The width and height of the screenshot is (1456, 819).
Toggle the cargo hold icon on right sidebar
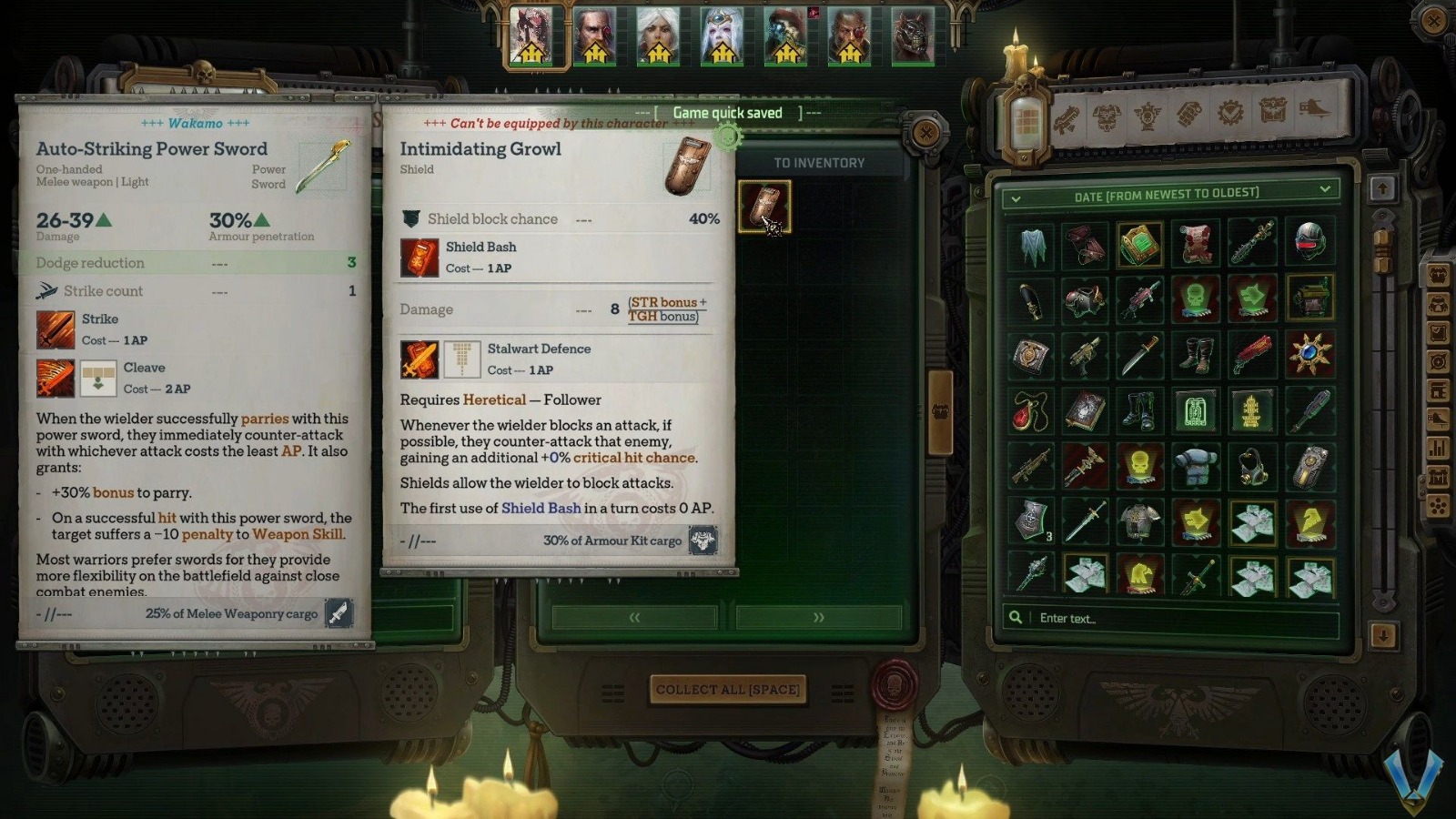pyautogui.click(x=1440, y=391)
